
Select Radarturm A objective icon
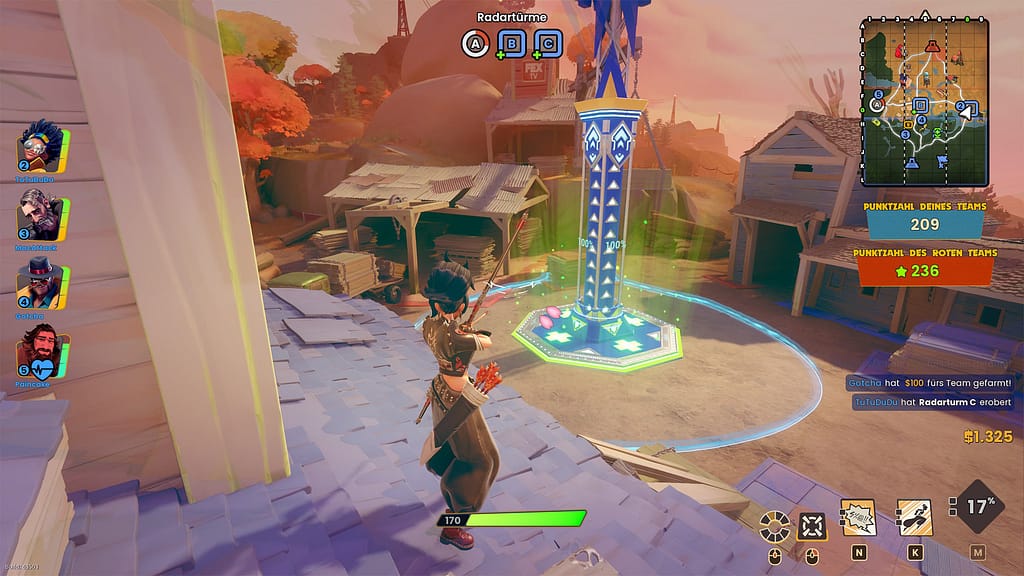coord(474,43)
